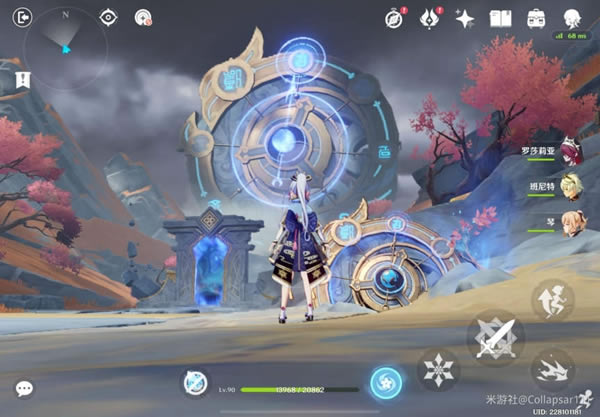The height and width of the screenshot is (417, 600).
Task: Open the quest banner icon
Action: click(x=20, y=78)
